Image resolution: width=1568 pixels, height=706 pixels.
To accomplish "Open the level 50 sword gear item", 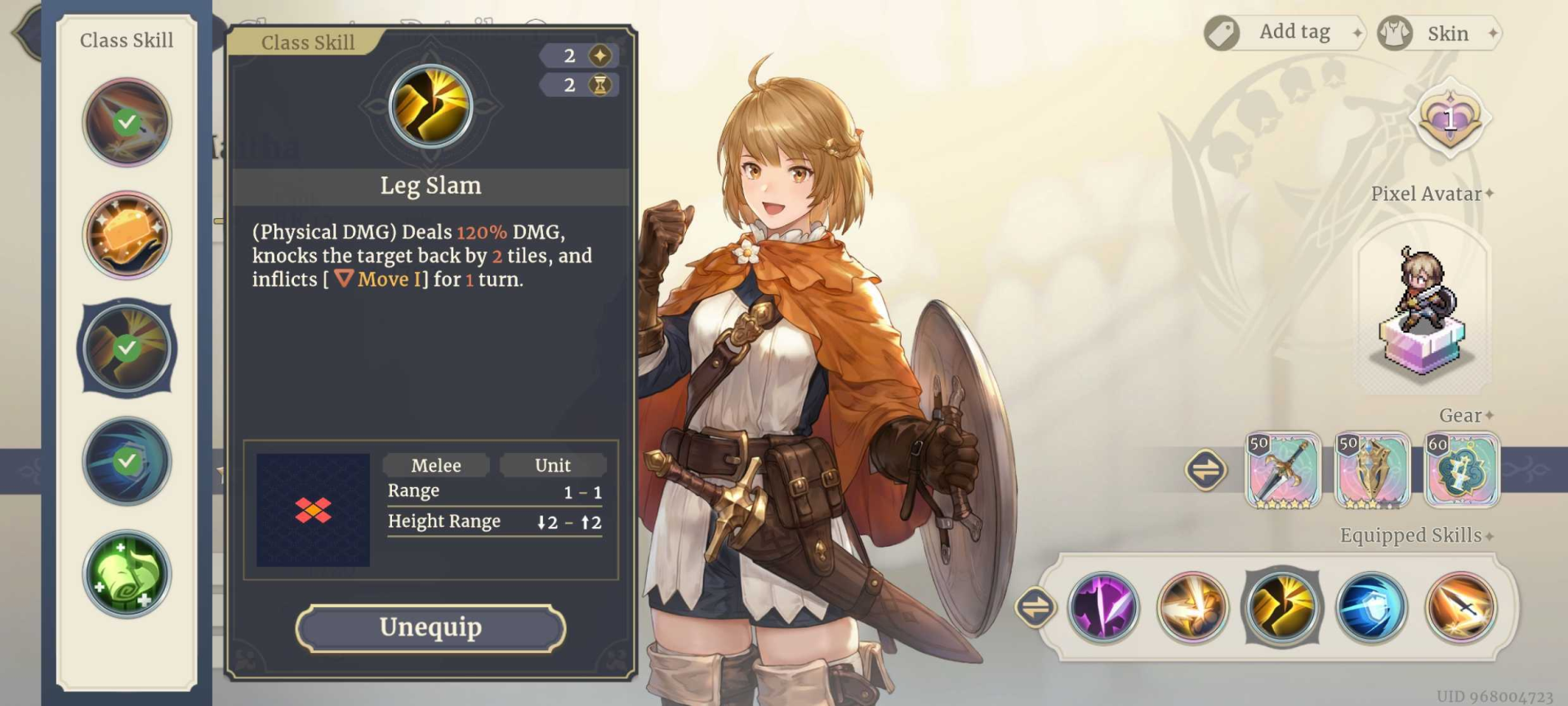I will [x=1282, y=471].
